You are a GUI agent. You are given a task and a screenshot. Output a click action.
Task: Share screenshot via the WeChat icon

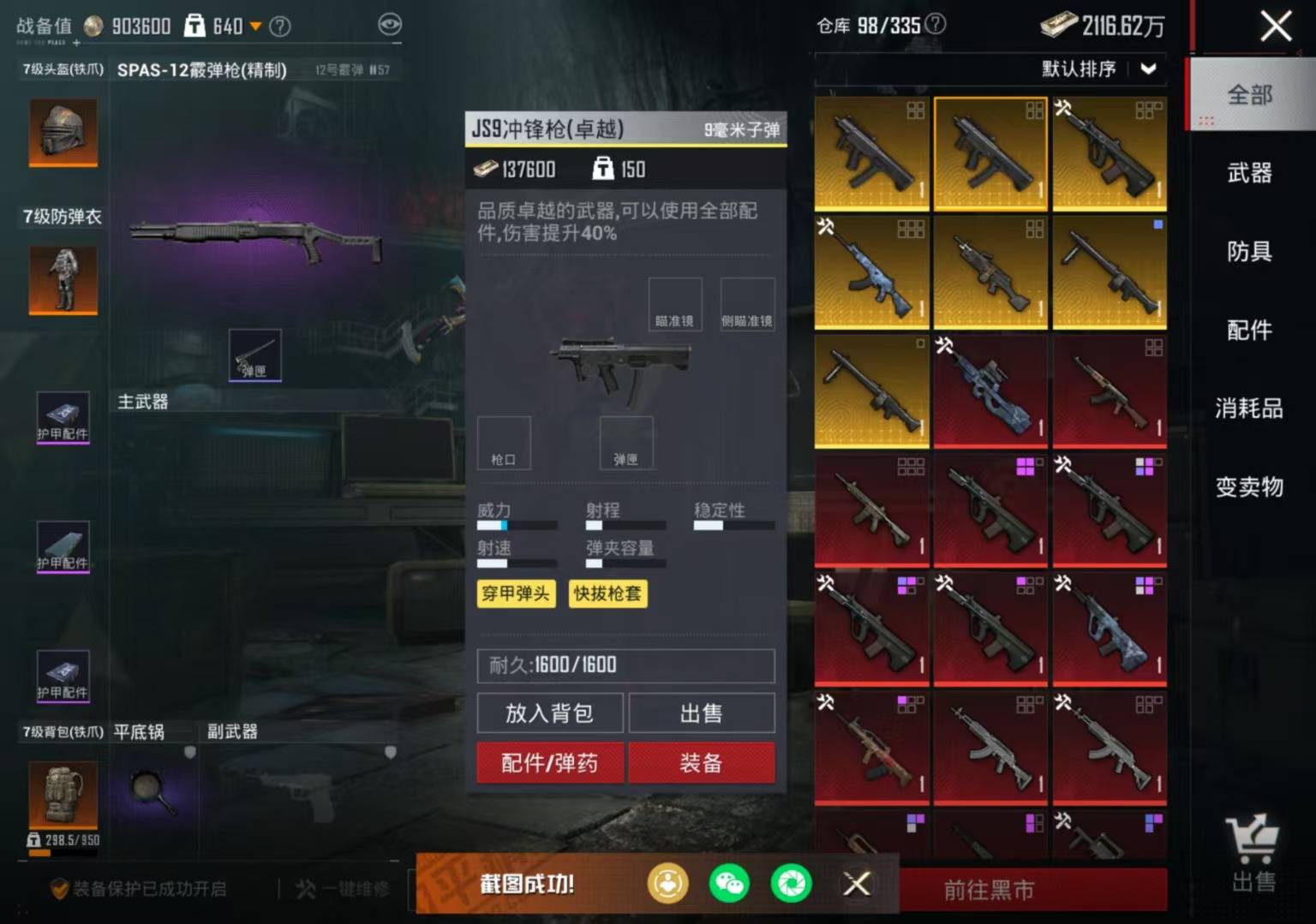[x=729, y=884]
